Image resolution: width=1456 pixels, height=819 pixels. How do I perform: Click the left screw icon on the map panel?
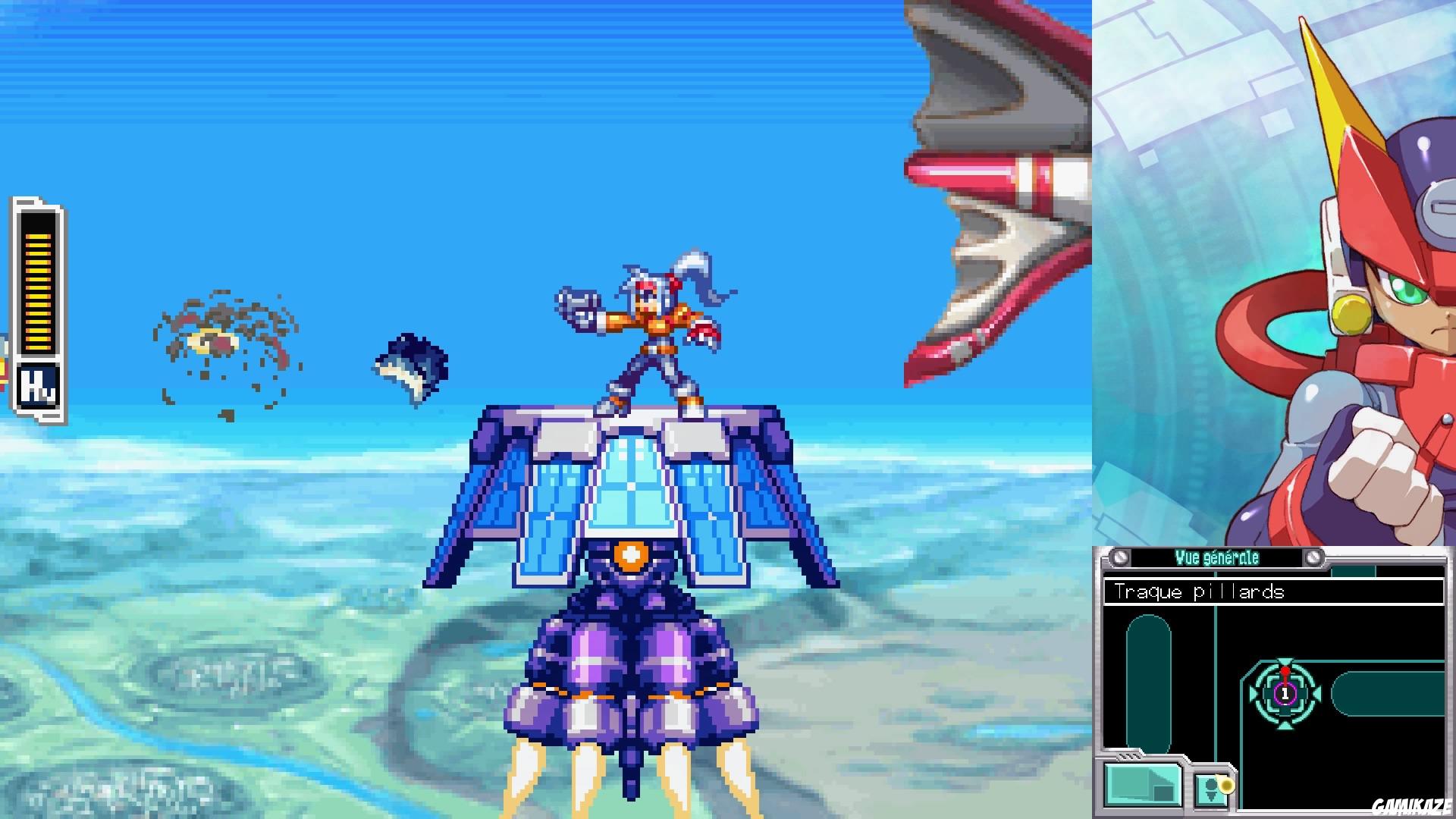pos(1119,557)
